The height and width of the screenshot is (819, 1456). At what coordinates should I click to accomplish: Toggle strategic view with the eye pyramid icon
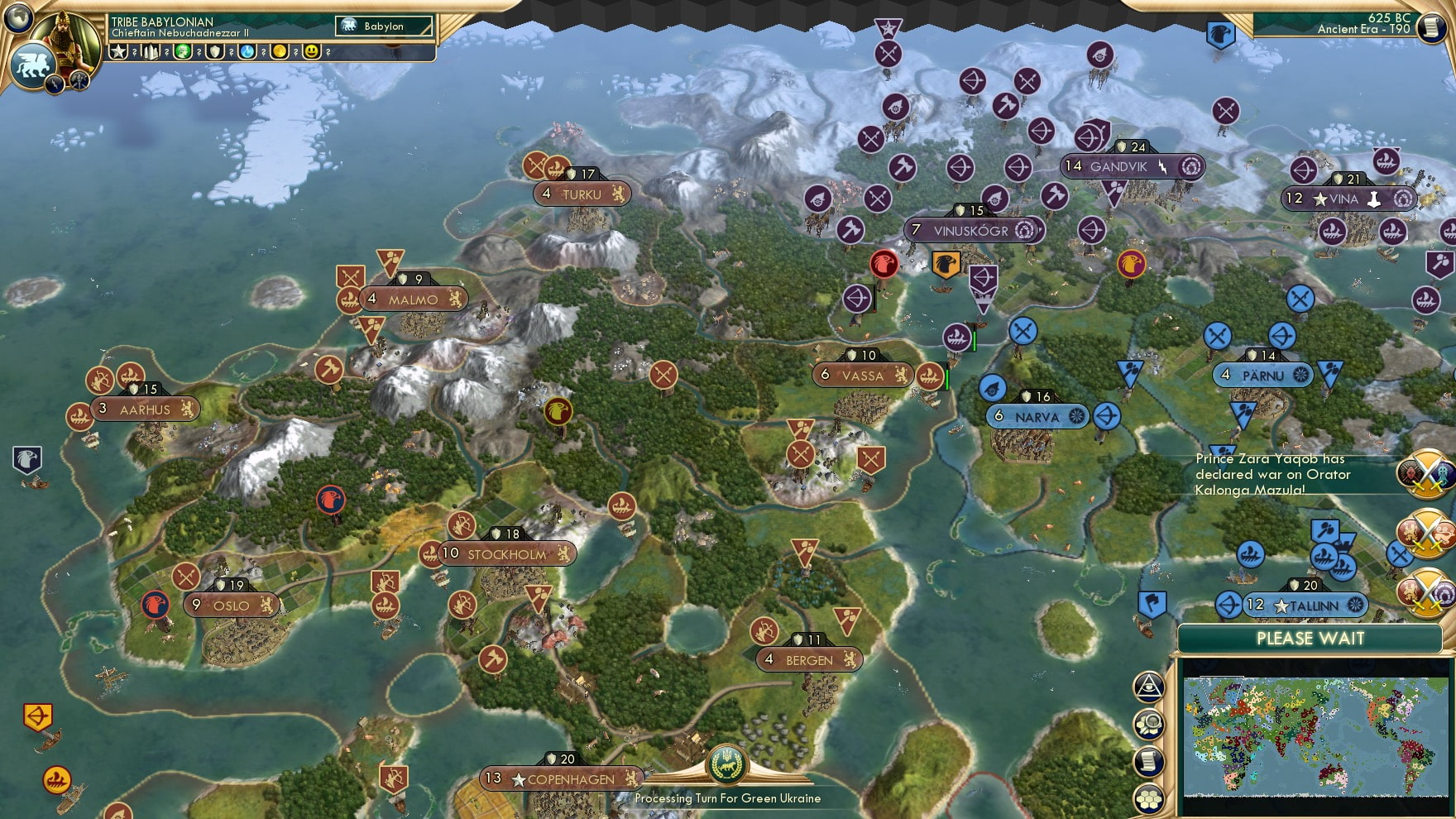(1148, 689)
